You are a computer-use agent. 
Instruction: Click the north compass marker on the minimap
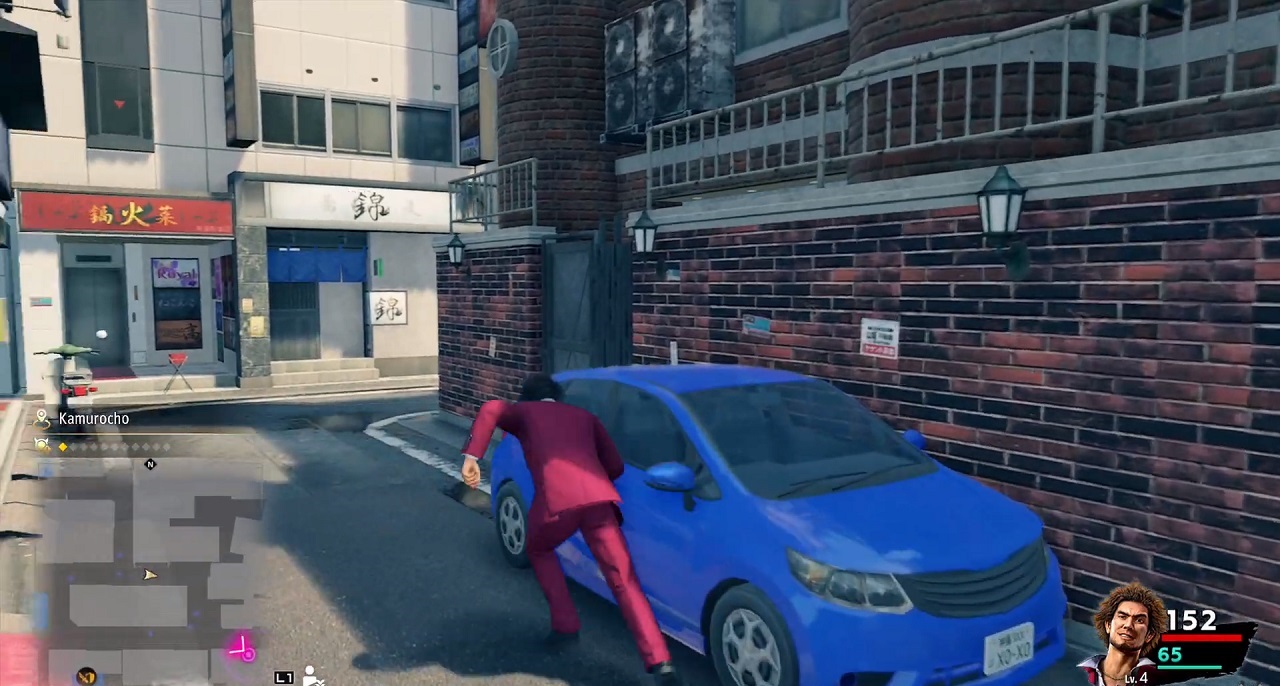pyautogui.click(x=150, y=464)
